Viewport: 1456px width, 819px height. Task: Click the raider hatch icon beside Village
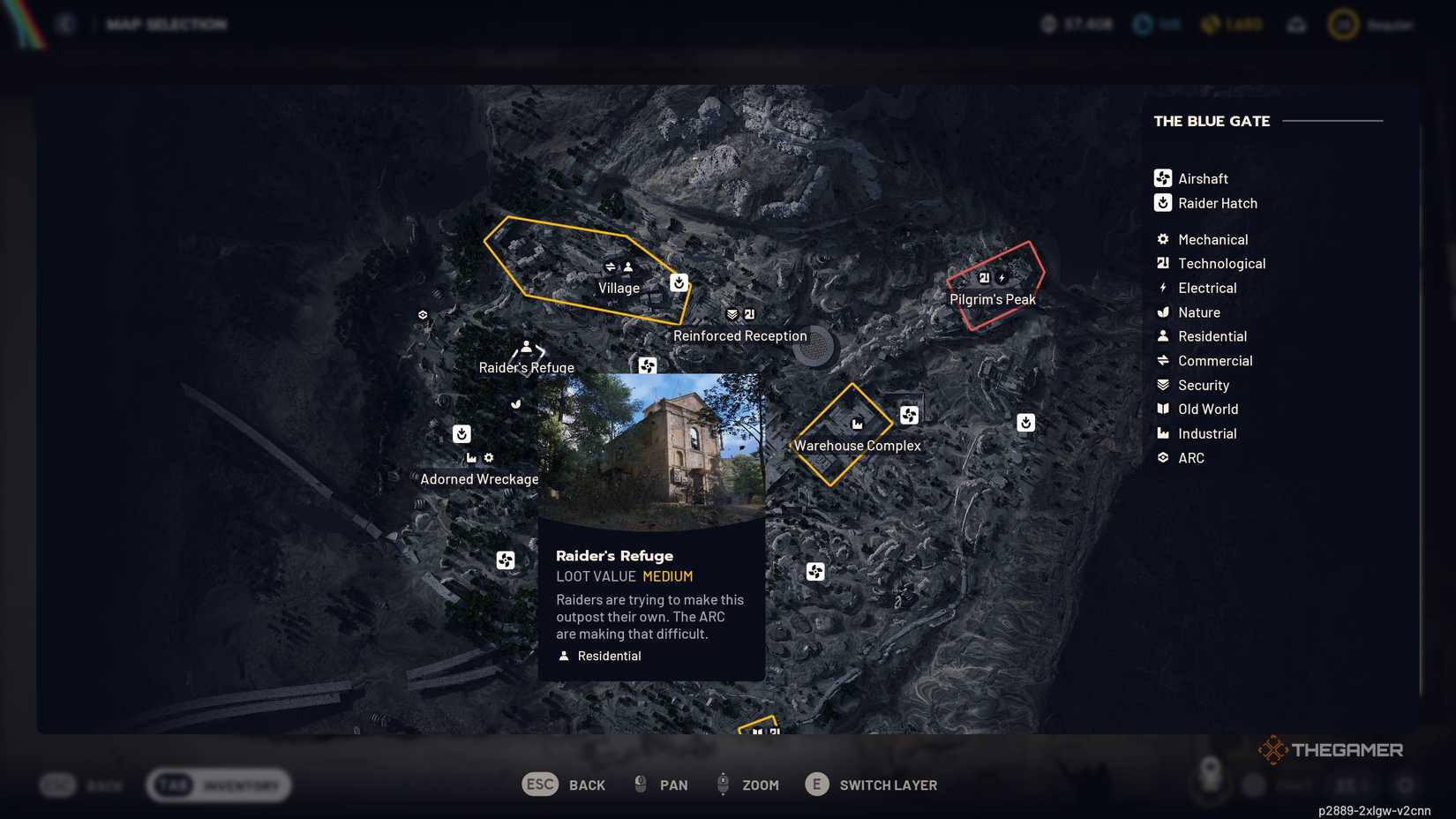pyautogui.click(x=679, y=282)
